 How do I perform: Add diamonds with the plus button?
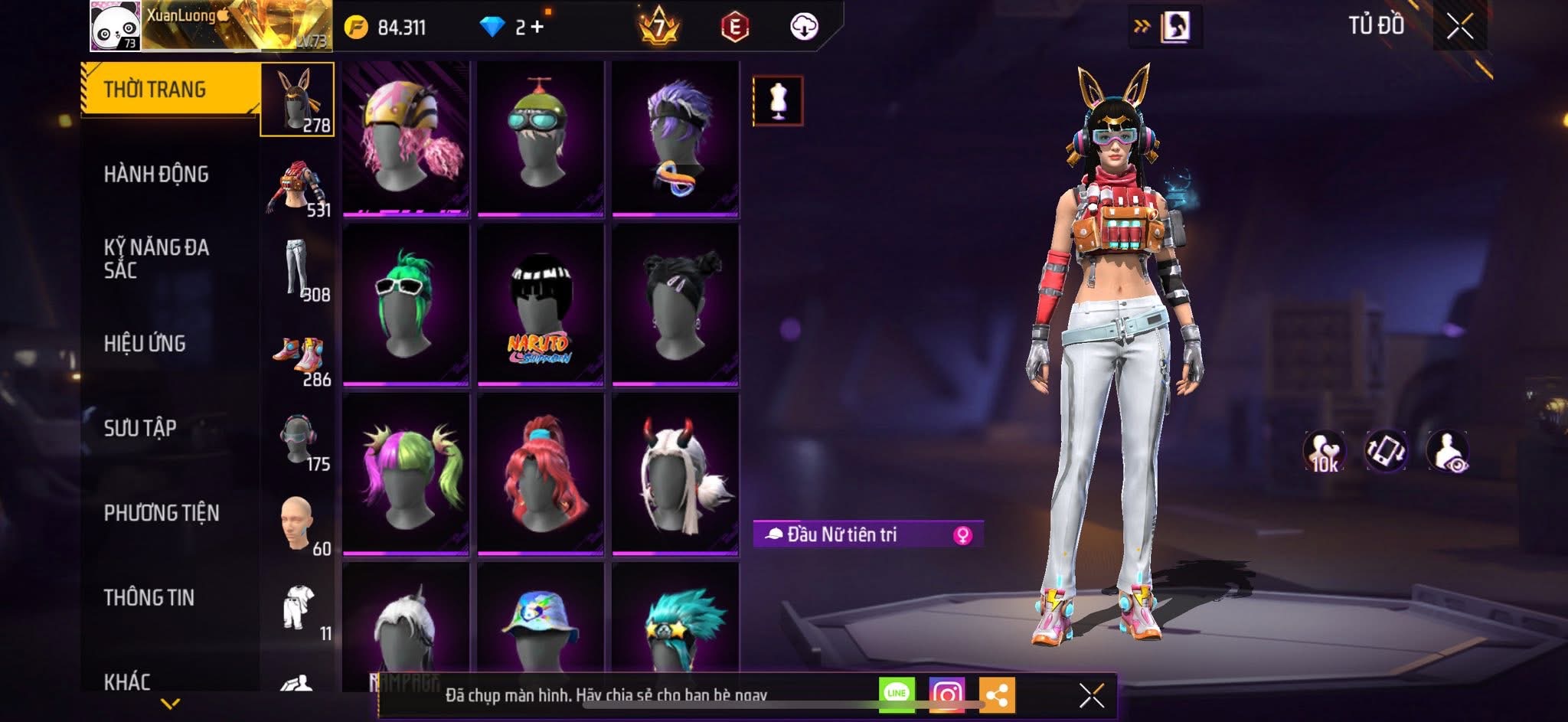(537, 27)
